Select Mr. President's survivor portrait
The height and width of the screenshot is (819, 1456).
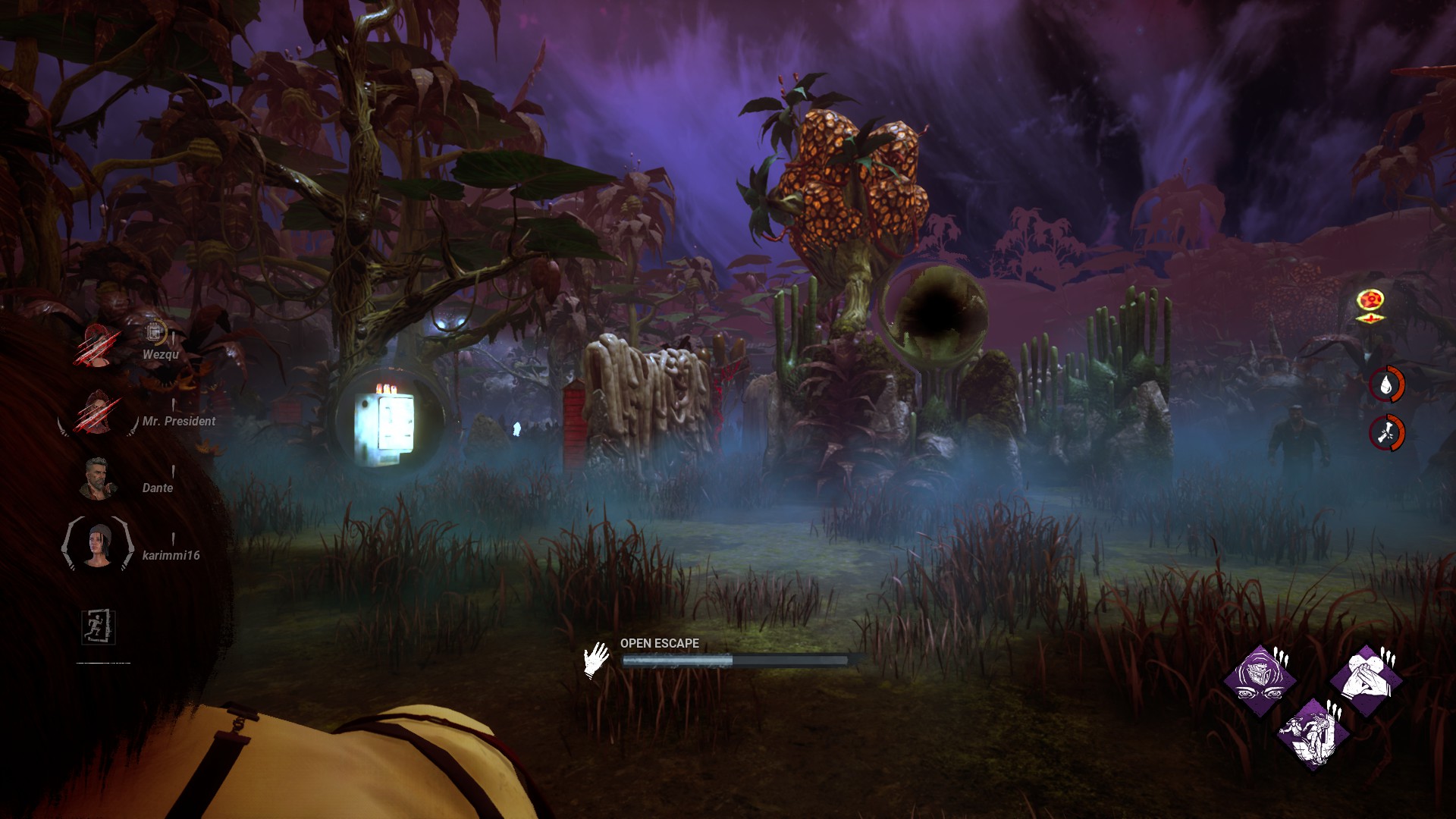click(x=97, y=413)
